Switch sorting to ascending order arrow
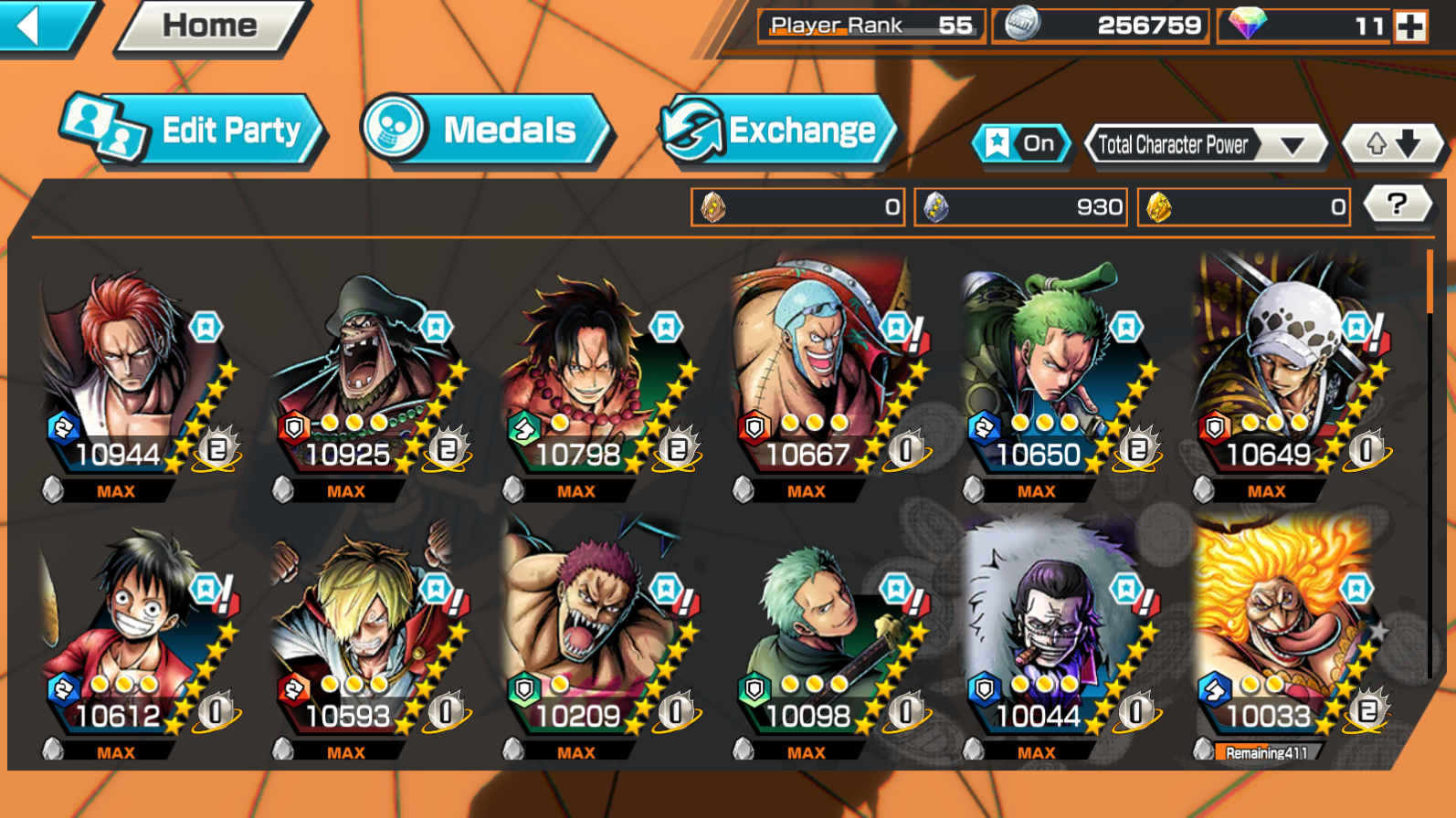1456x818 pixels. [1376, 143]
